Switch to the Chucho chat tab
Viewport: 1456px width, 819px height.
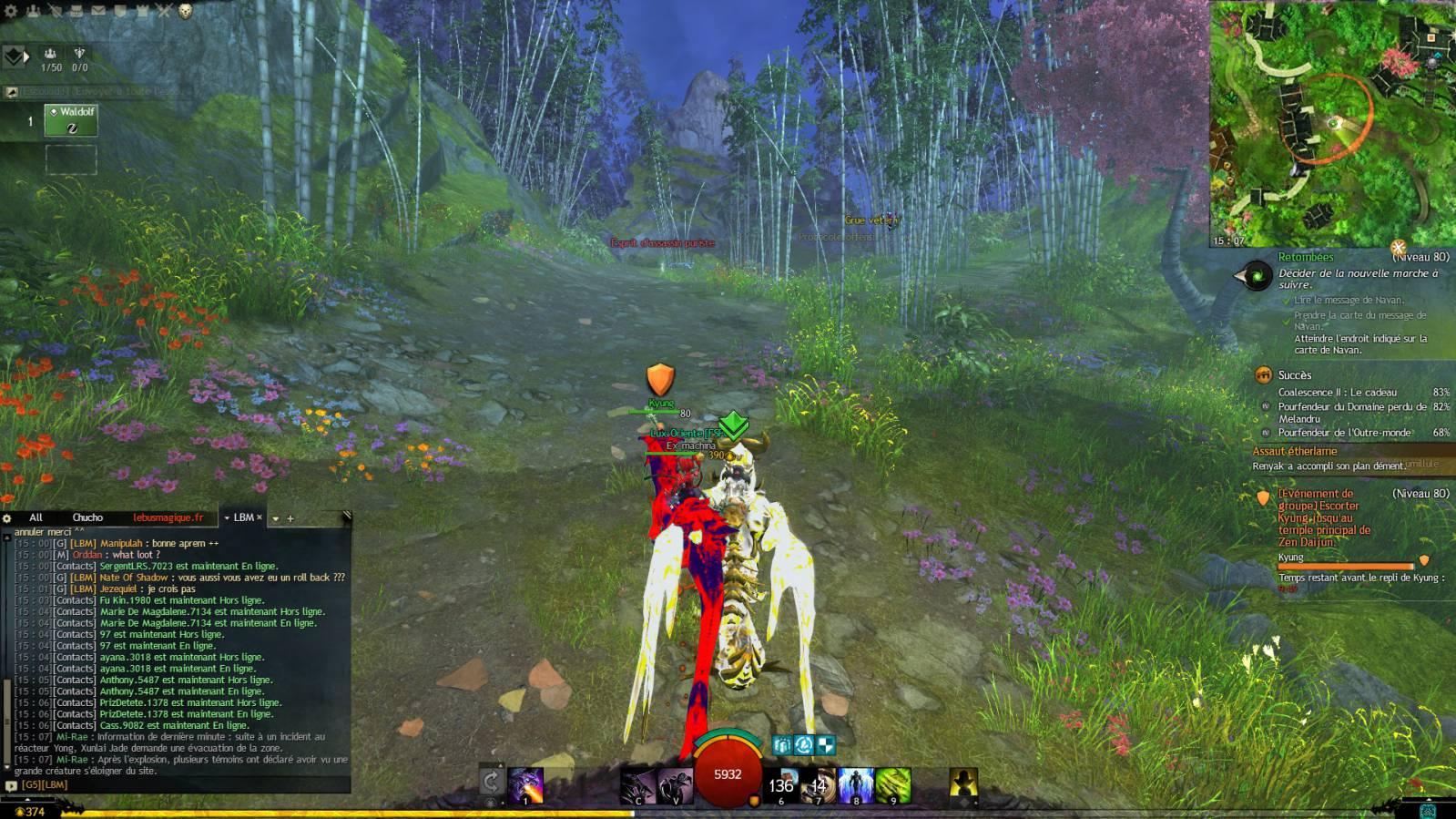(87, 517)
